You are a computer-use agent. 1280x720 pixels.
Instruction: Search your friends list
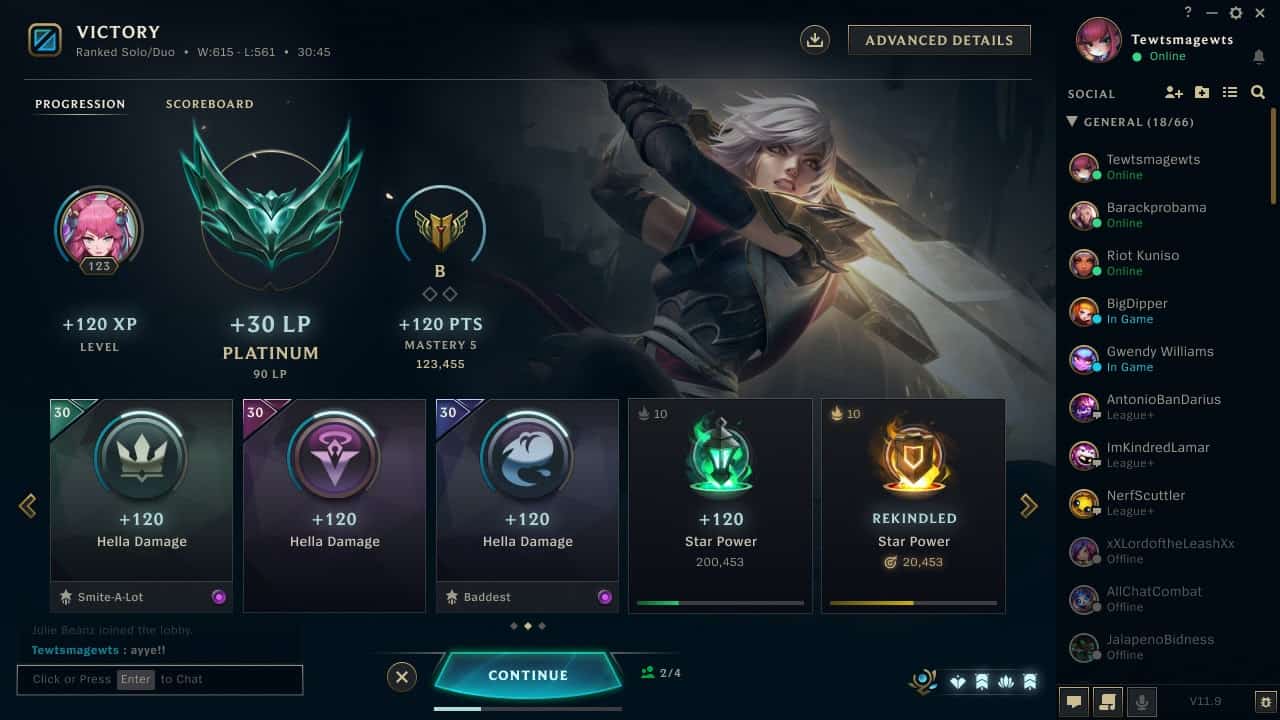coord(1257,92)
